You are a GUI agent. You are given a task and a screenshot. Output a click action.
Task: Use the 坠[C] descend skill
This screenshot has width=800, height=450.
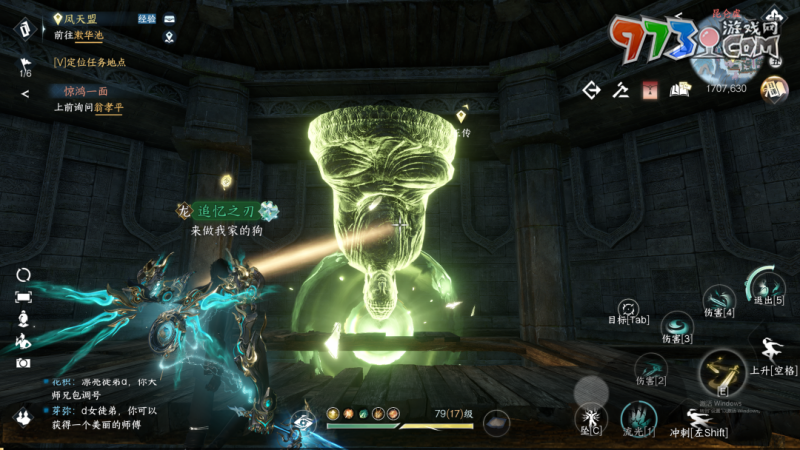click(589, 417)
